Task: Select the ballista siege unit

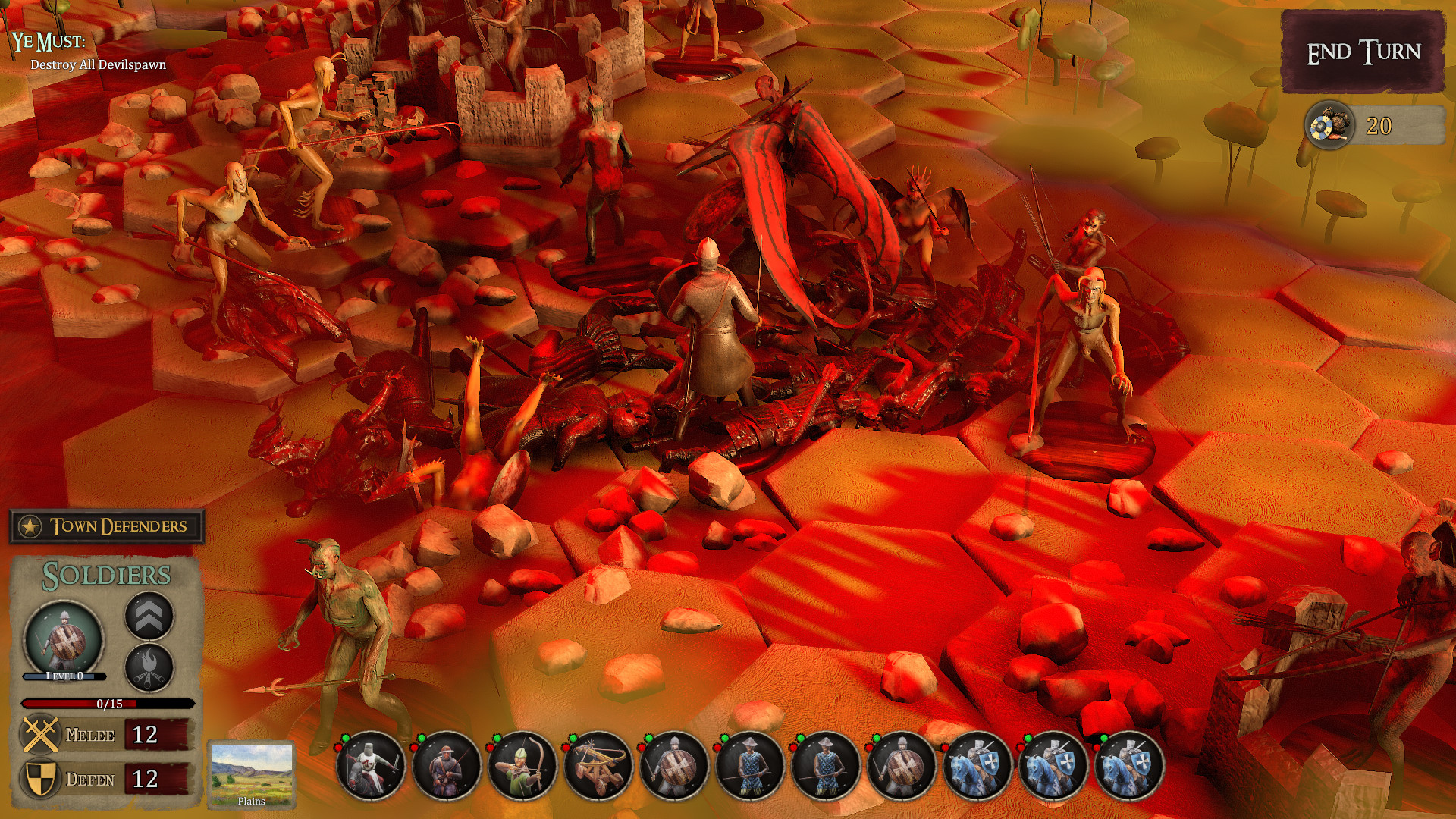Action: 598,766
